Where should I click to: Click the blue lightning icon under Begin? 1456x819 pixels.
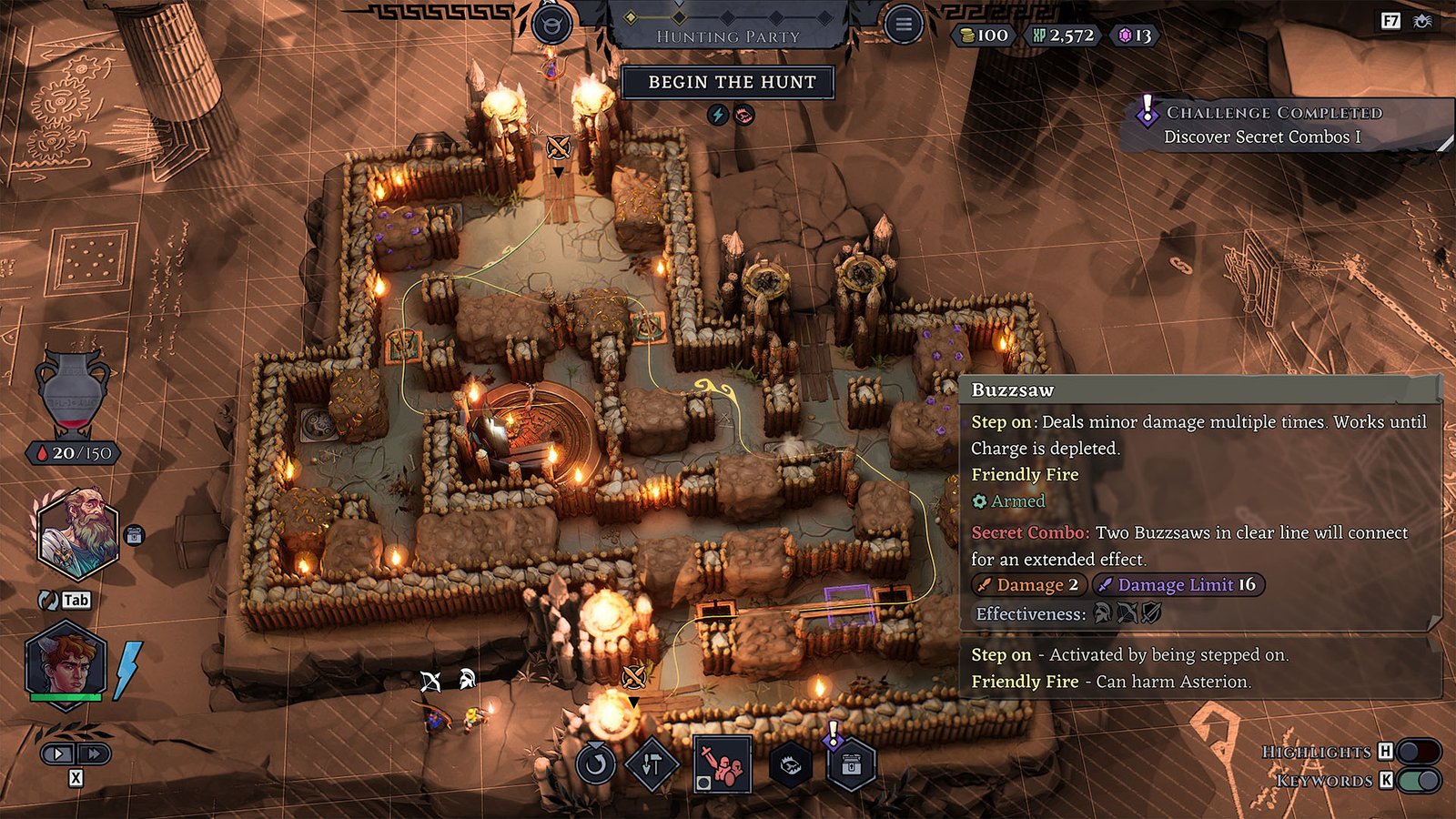(x=718, y=115)
